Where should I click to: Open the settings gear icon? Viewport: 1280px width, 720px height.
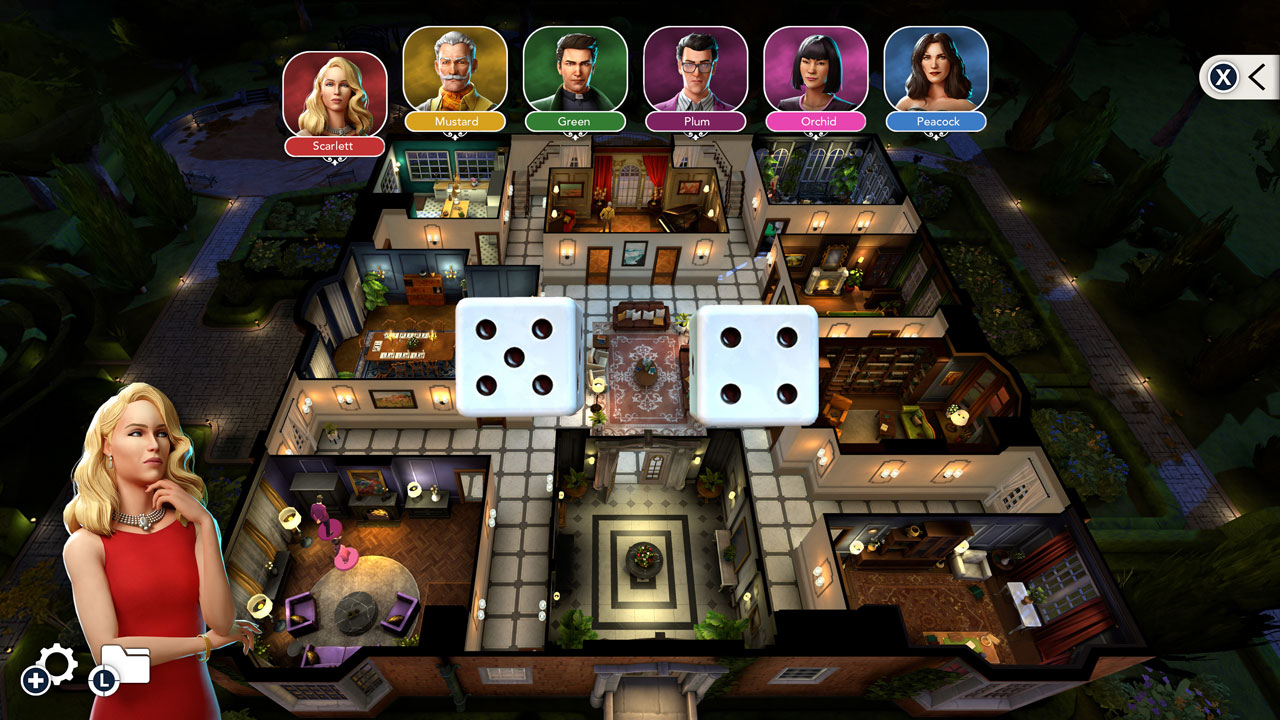pyautogui.click(x=55, y=665)
